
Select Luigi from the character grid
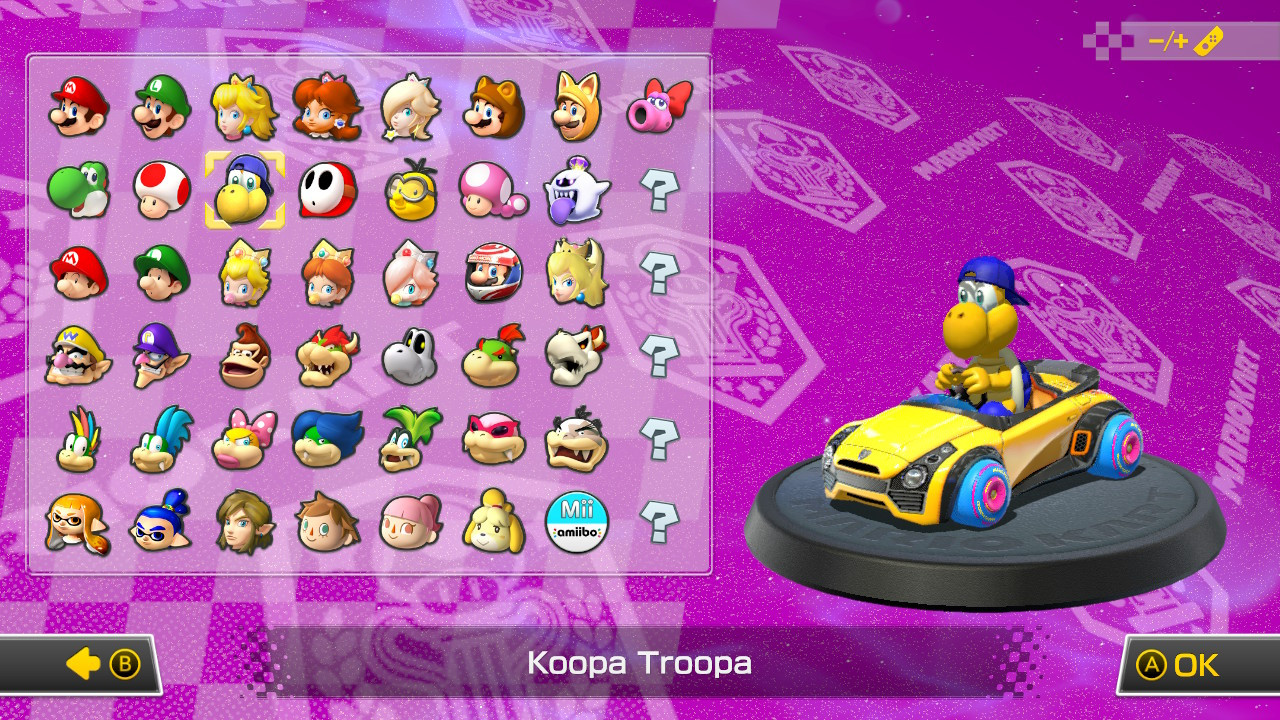tap(158, 107)
